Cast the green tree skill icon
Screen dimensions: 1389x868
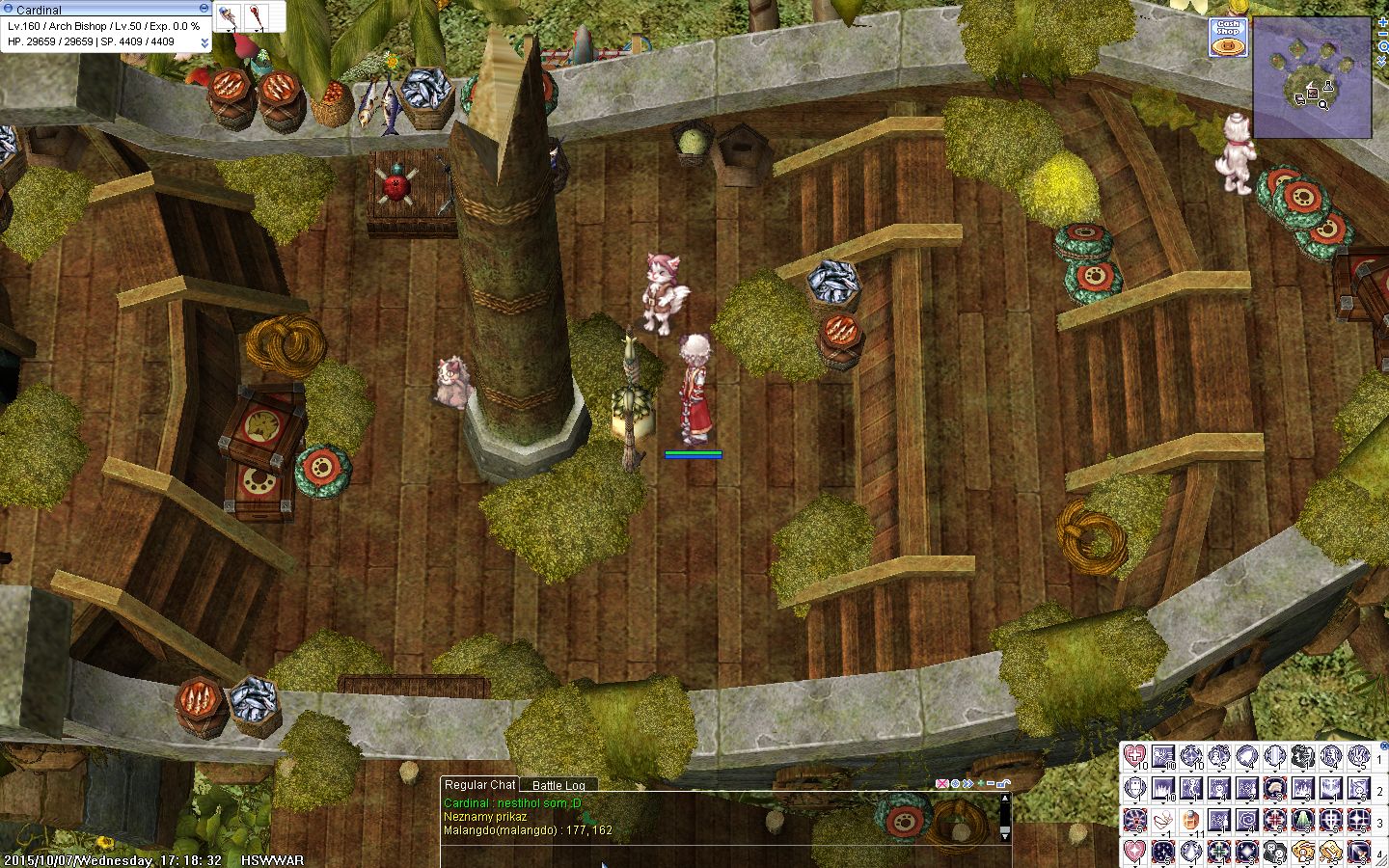[x=1303, y=821]
